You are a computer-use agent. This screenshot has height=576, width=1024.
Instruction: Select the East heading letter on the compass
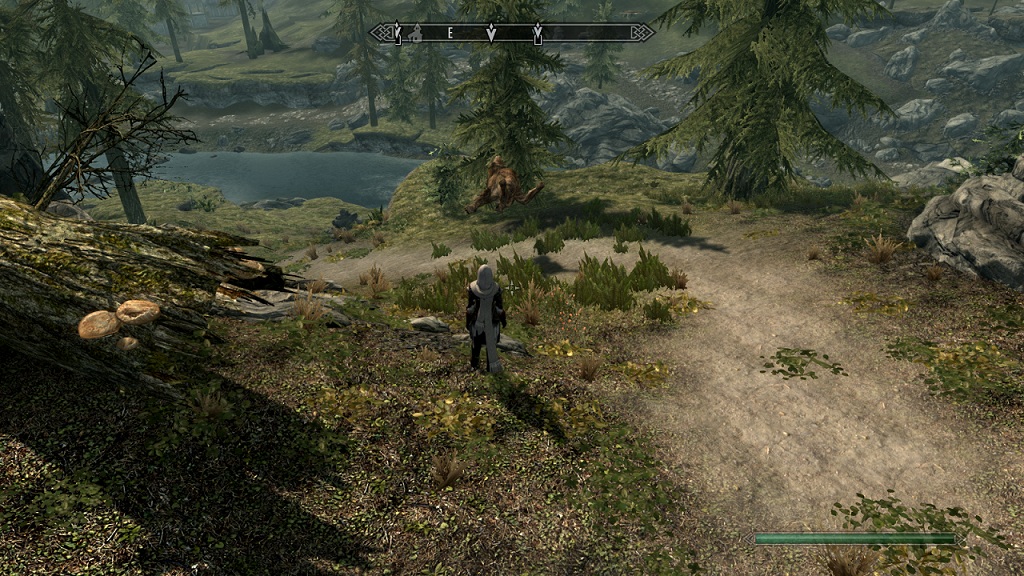coord(450,33)
